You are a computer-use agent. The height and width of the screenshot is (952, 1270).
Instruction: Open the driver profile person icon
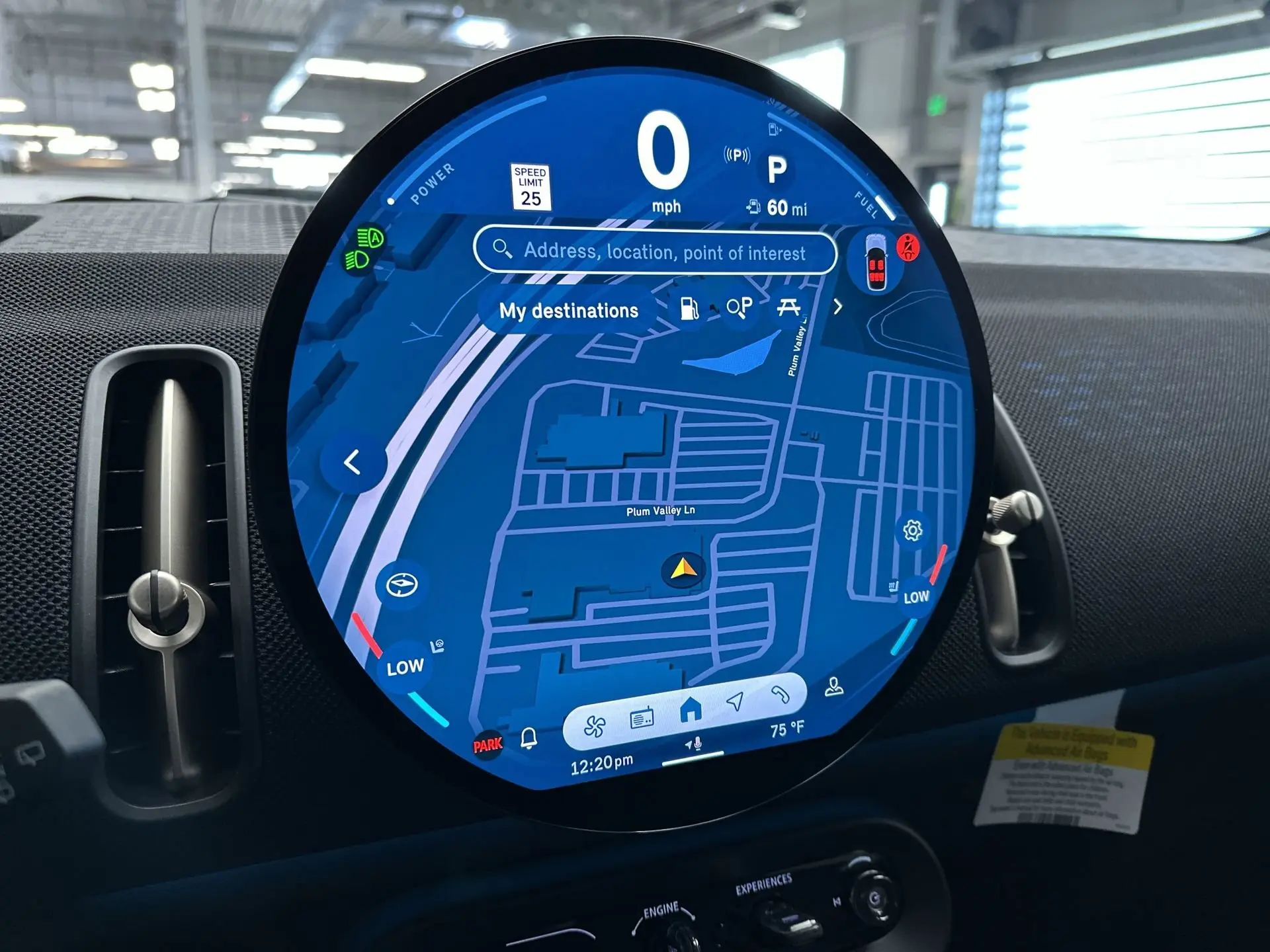[834, 688]
